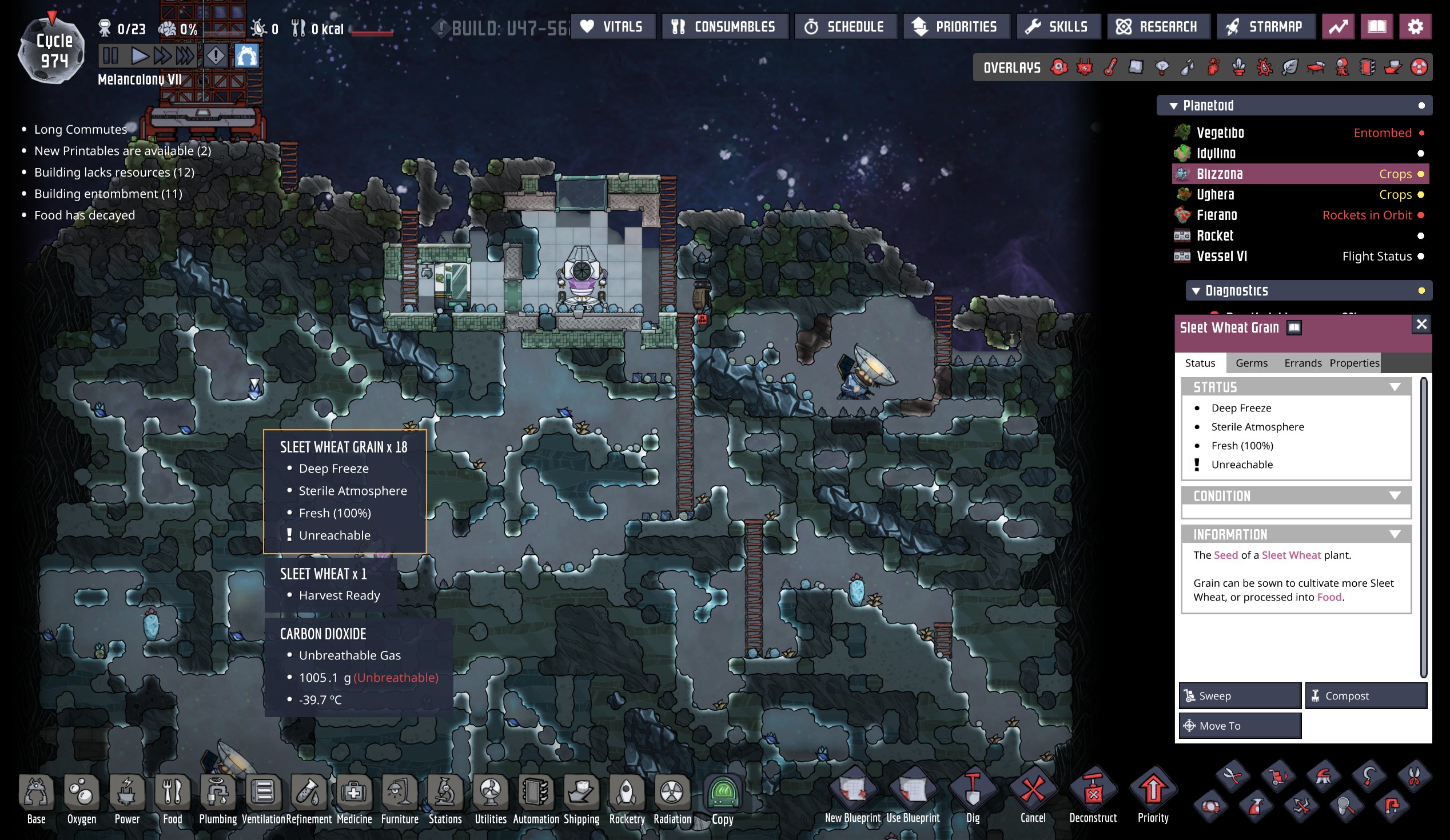Open the Vitals panel
The height and width of the screenshot is (840, 1450).
[612, 26]
